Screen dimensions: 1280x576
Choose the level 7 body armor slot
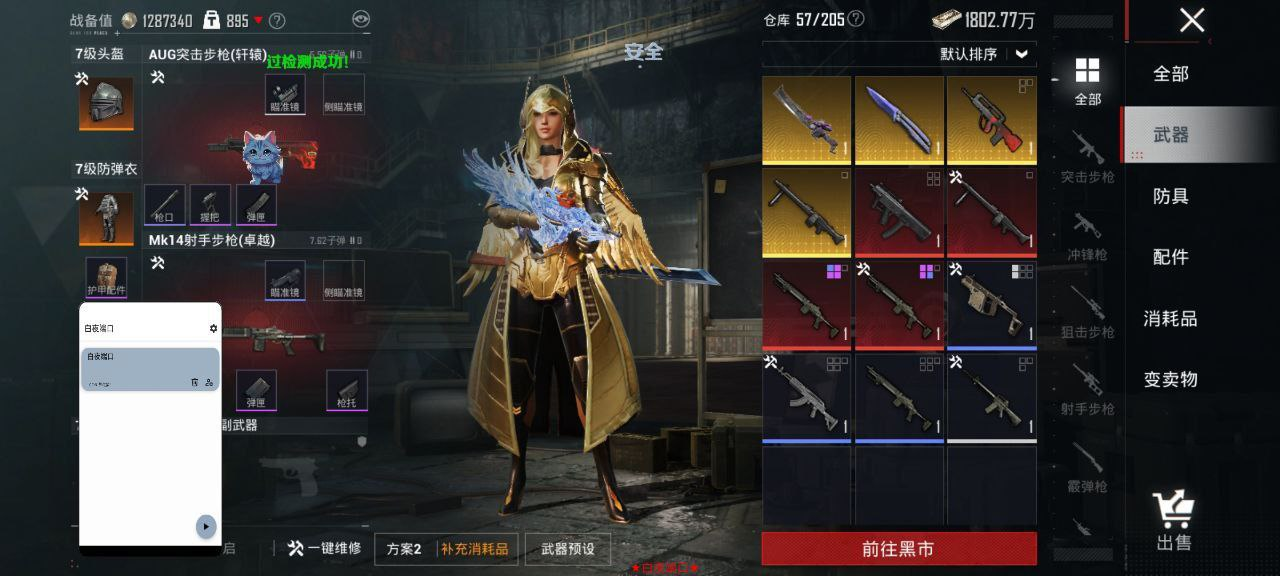(x=106, y=219)
